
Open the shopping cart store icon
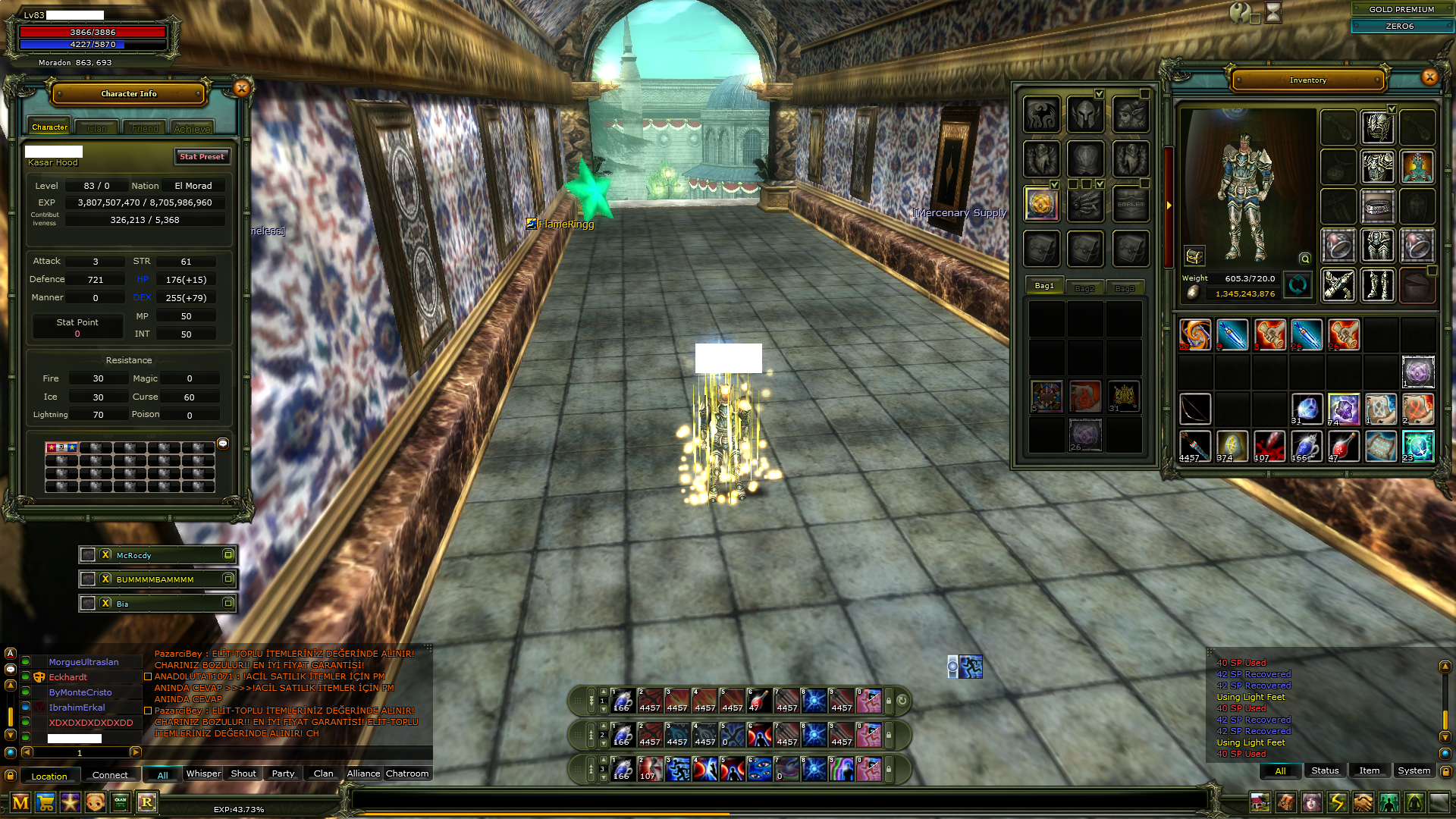tap(45, 802)
